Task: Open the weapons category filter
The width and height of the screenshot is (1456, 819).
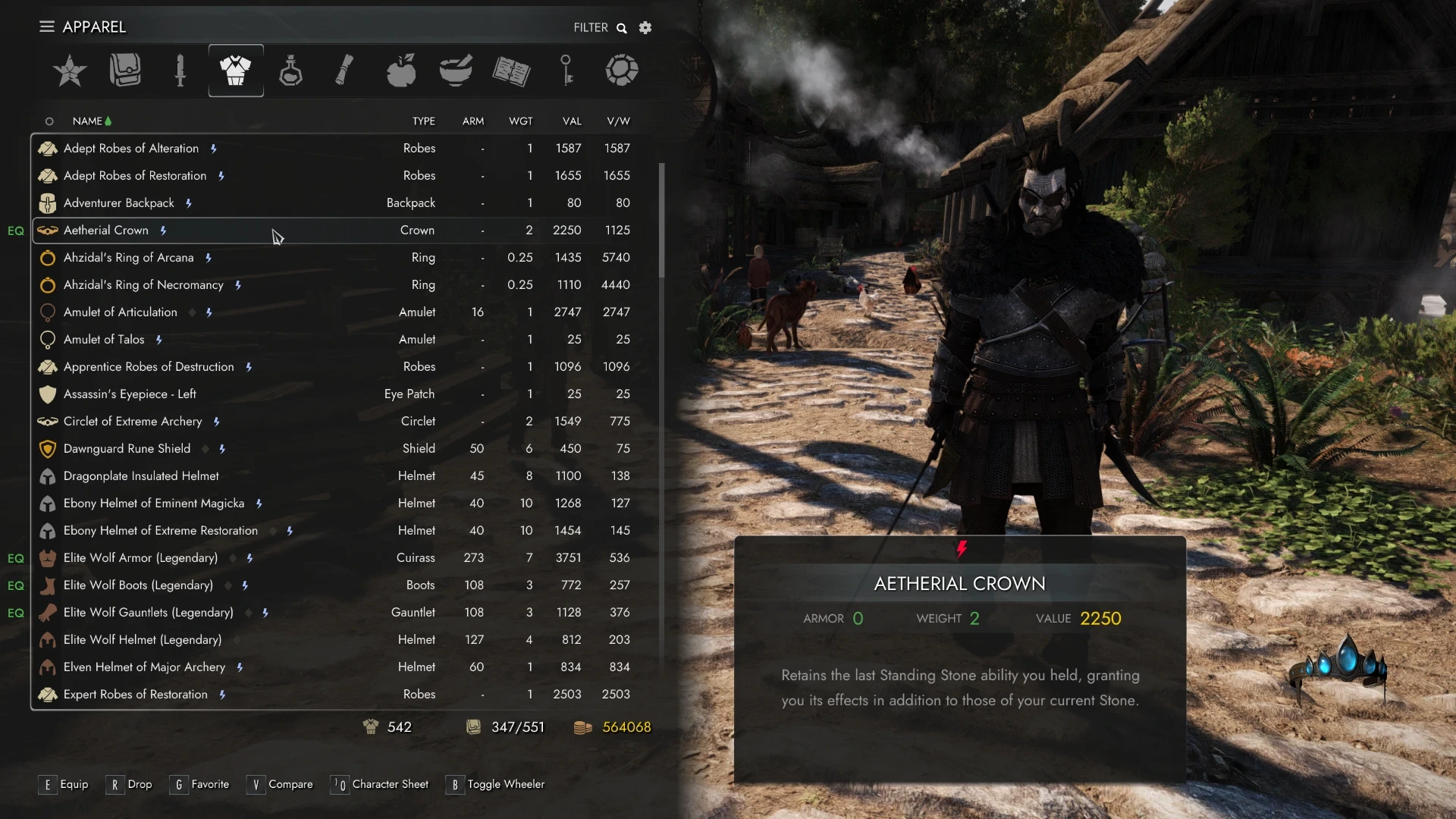Action: coord(180,71)
